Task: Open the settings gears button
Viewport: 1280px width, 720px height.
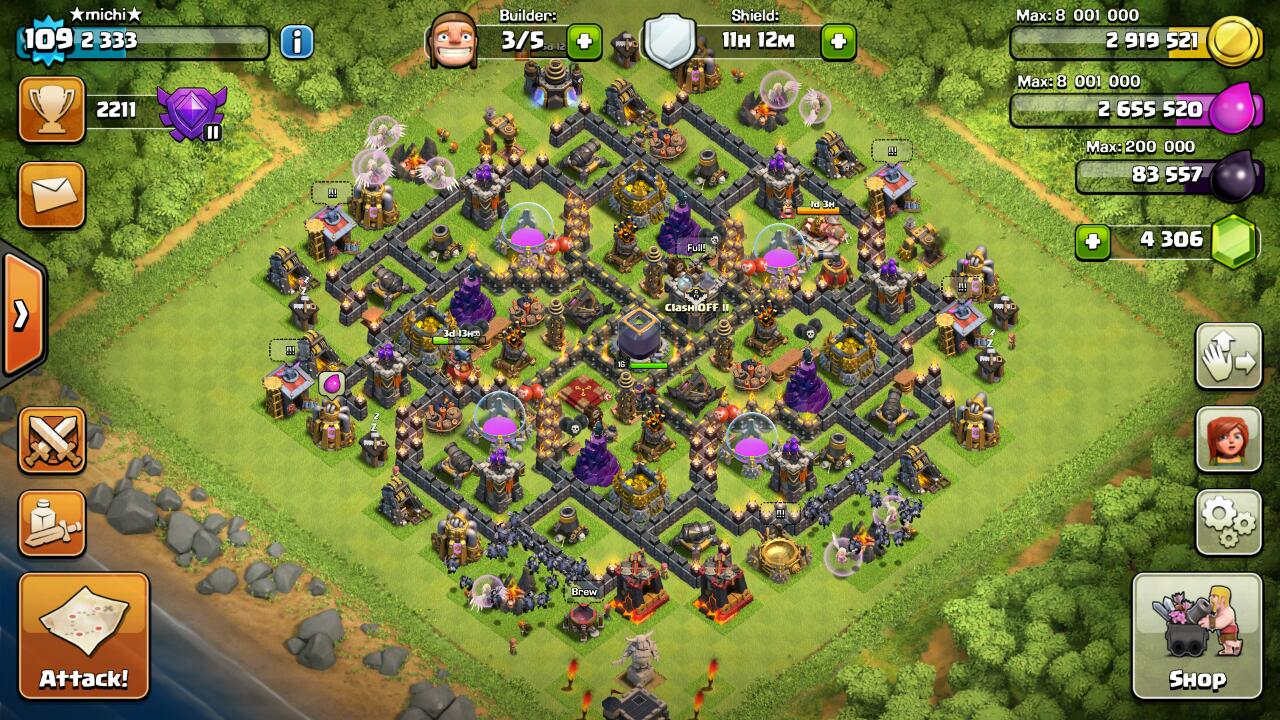Action: click(1228, 522)
